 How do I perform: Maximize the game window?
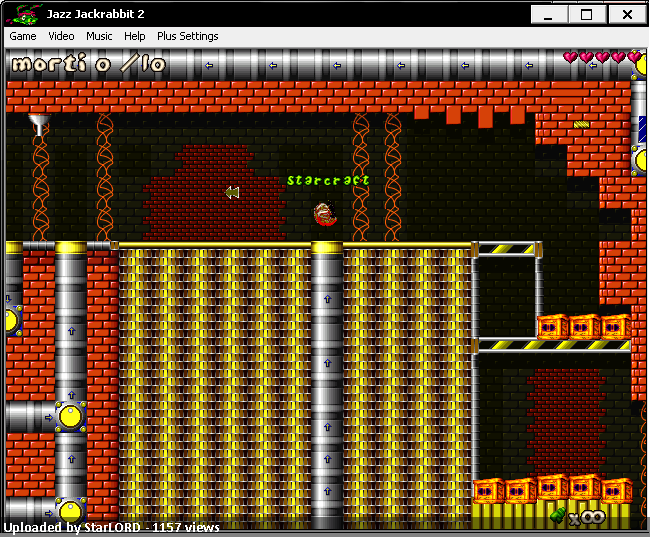point(587,14)
